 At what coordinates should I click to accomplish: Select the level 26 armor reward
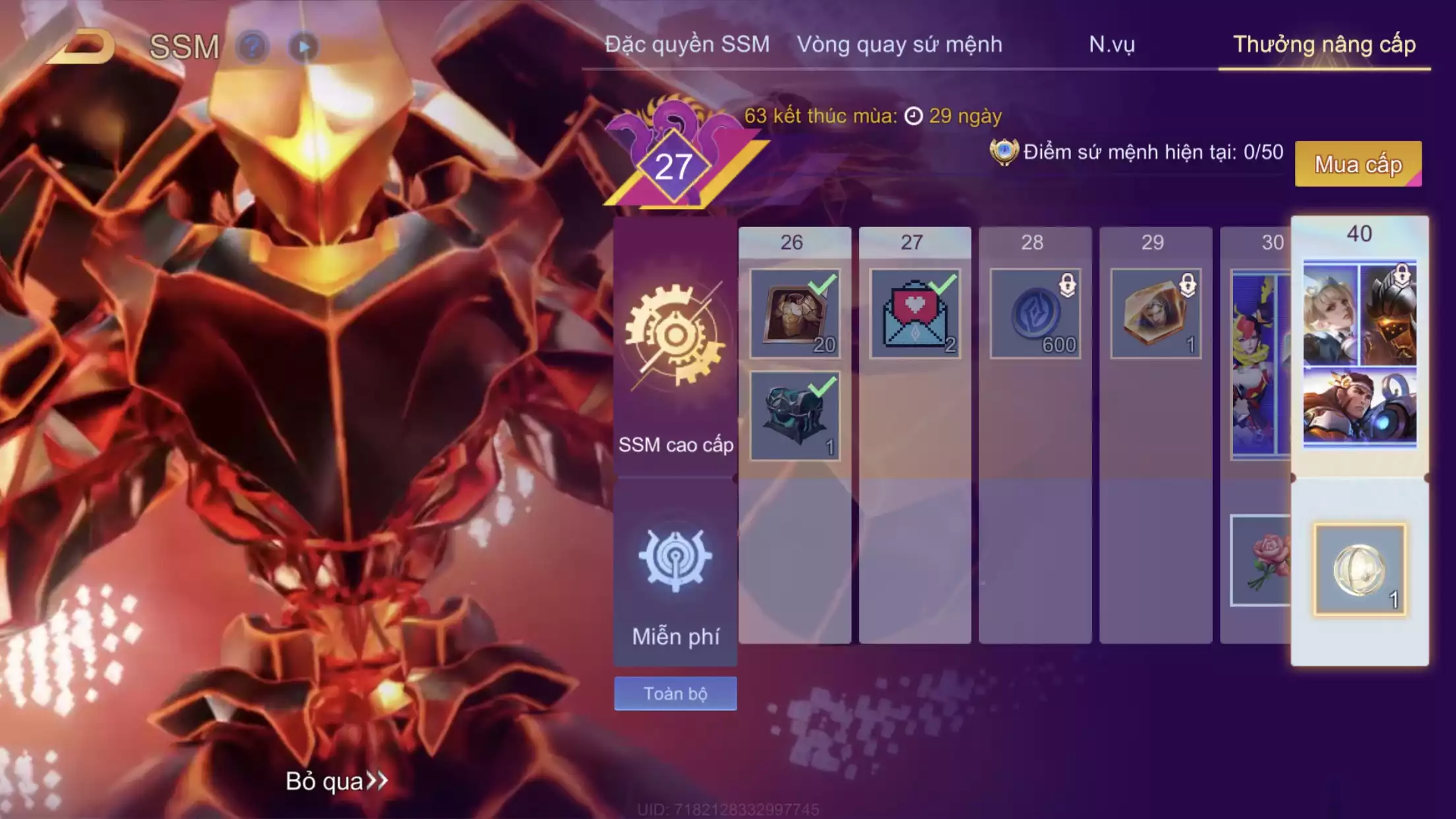(795, 314)
